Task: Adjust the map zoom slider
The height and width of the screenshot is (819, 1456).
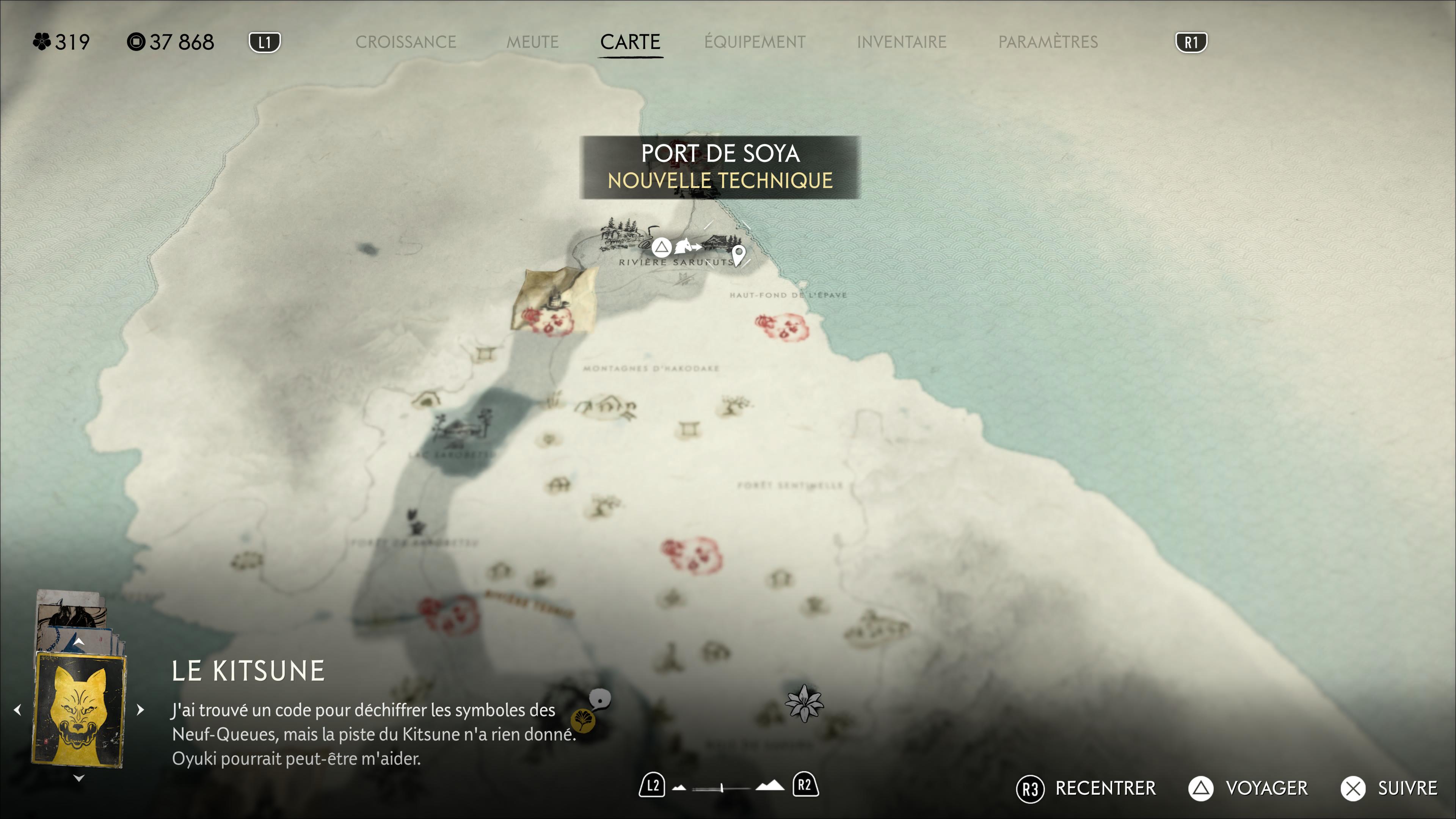Action: coord(722,787)
